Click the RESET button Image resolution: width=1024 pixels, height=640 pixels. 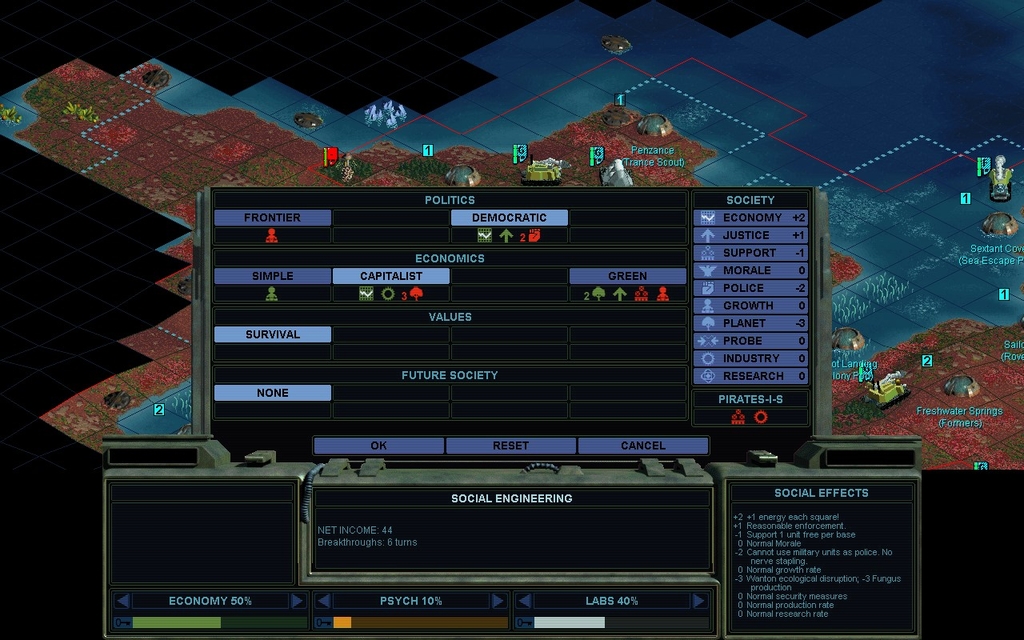[510, 445]
